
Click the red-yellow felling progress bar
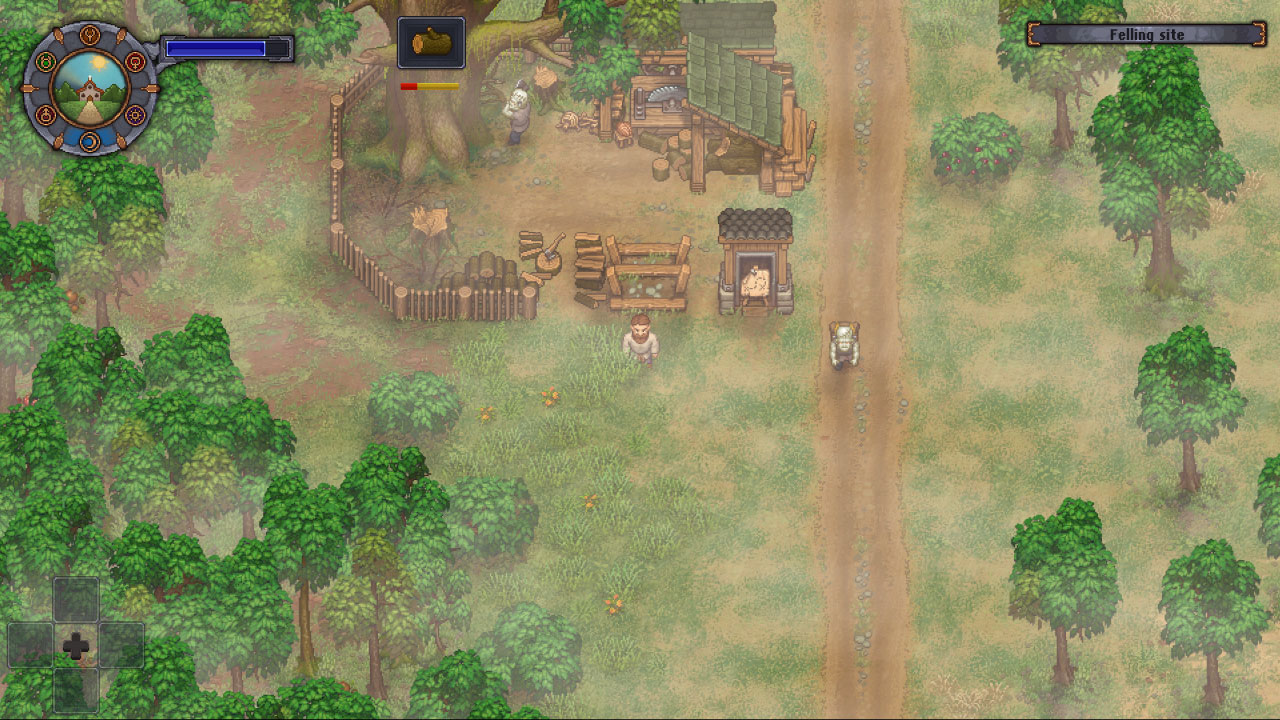(x=431, y=85)
